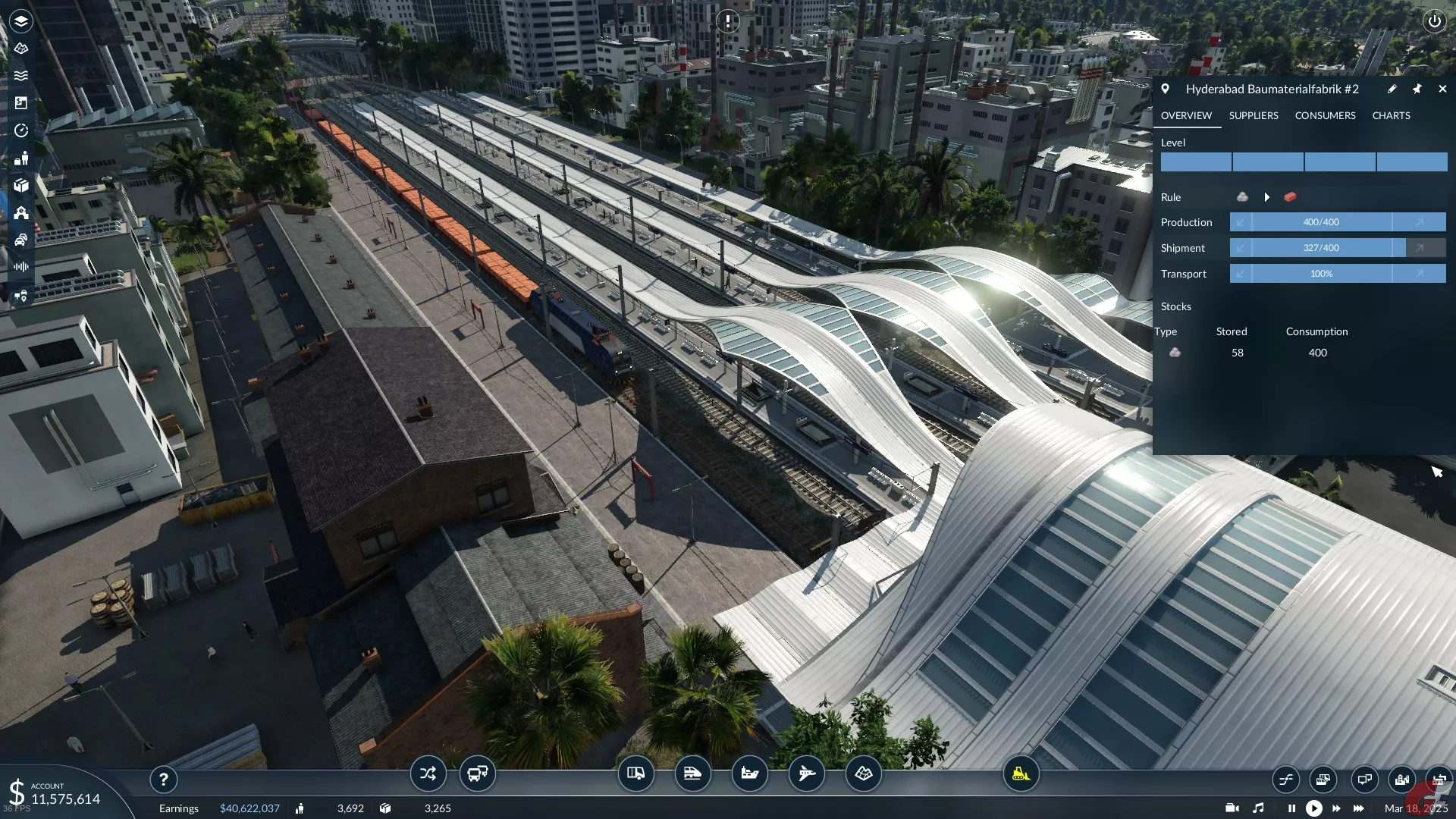Open the Consumers tab
Image resolution: width=1456 pixels, height=819 pixels.
click(x=1325, y=115)
